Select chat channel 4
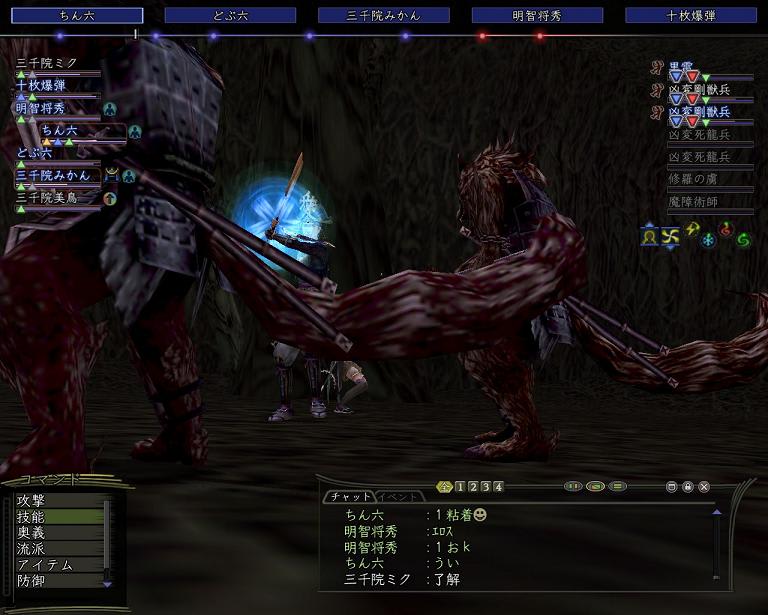 point(498,487)
